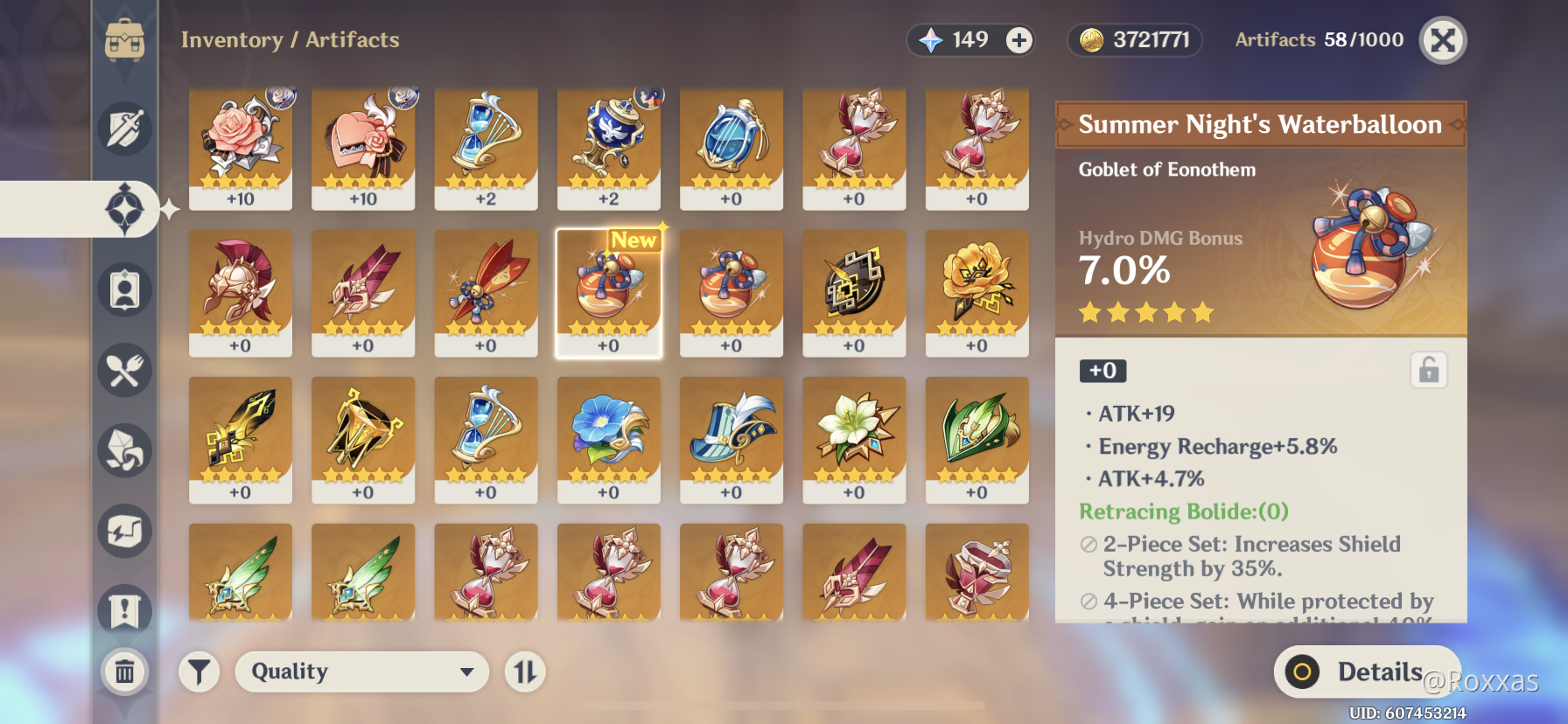
Task: Click the sort order arrows icon
Action: (x=522, y=672)
